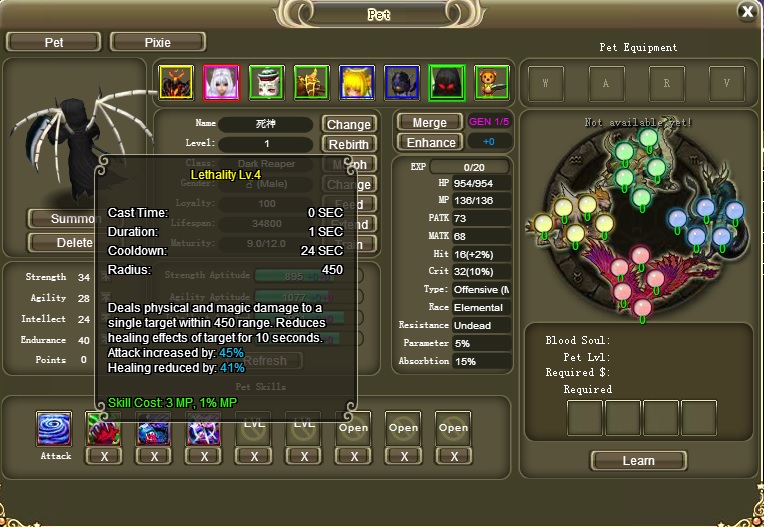Select the V pet equipment slot
This screenshot has height=527, width=764.
tap(727, 84)
